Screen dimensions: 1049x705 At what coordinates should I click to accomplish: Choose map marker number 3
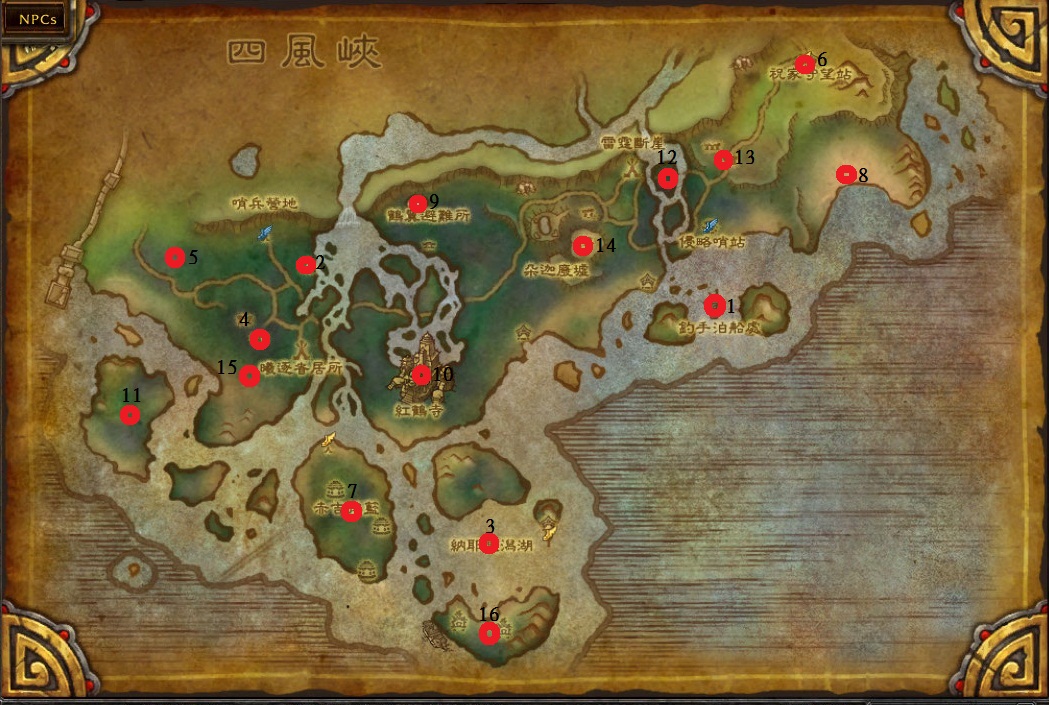point(488,543)
